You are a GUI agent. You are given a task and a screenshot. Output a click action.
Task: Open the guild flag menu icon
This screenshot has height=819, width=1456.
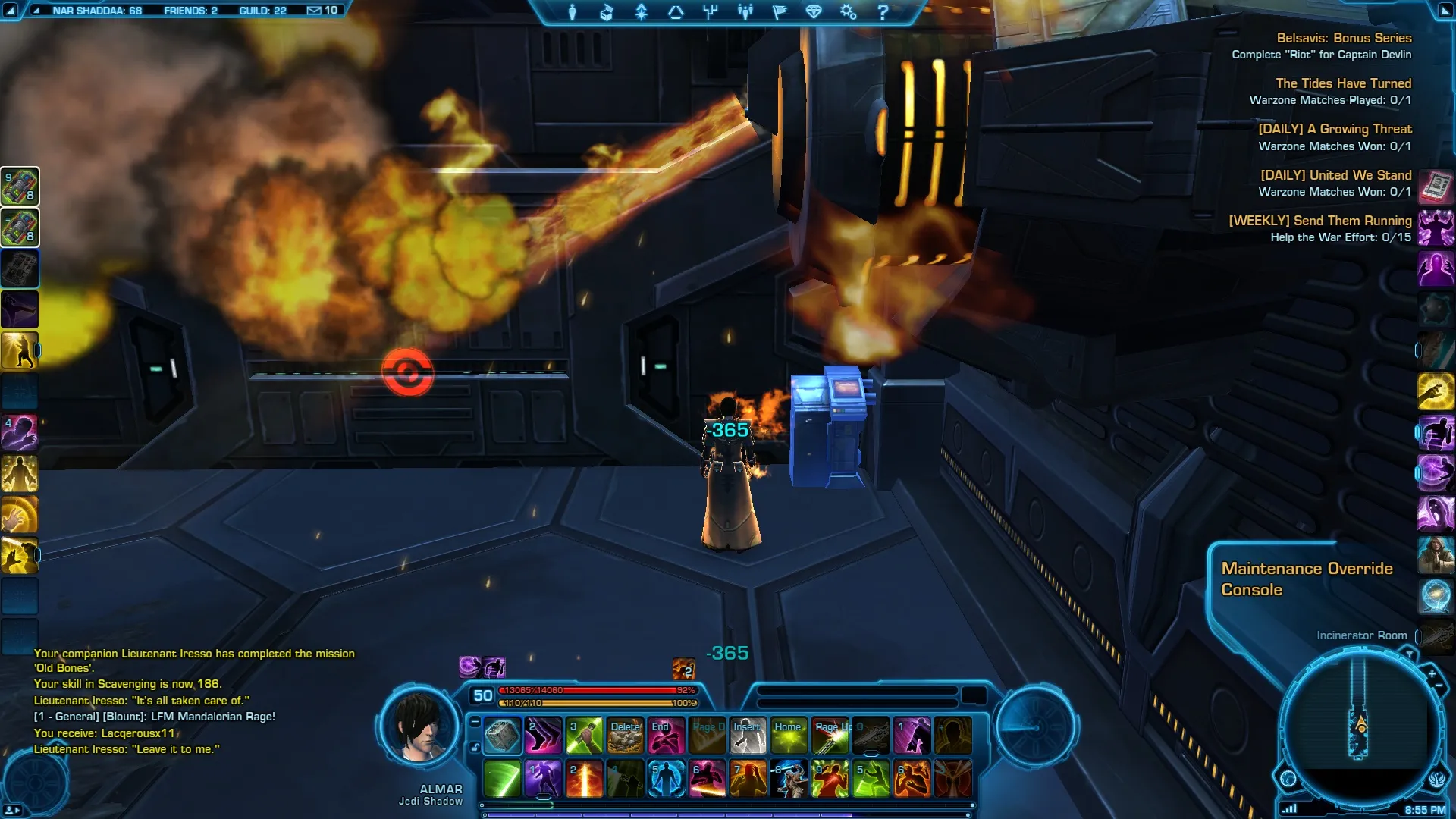pos(780,12)
